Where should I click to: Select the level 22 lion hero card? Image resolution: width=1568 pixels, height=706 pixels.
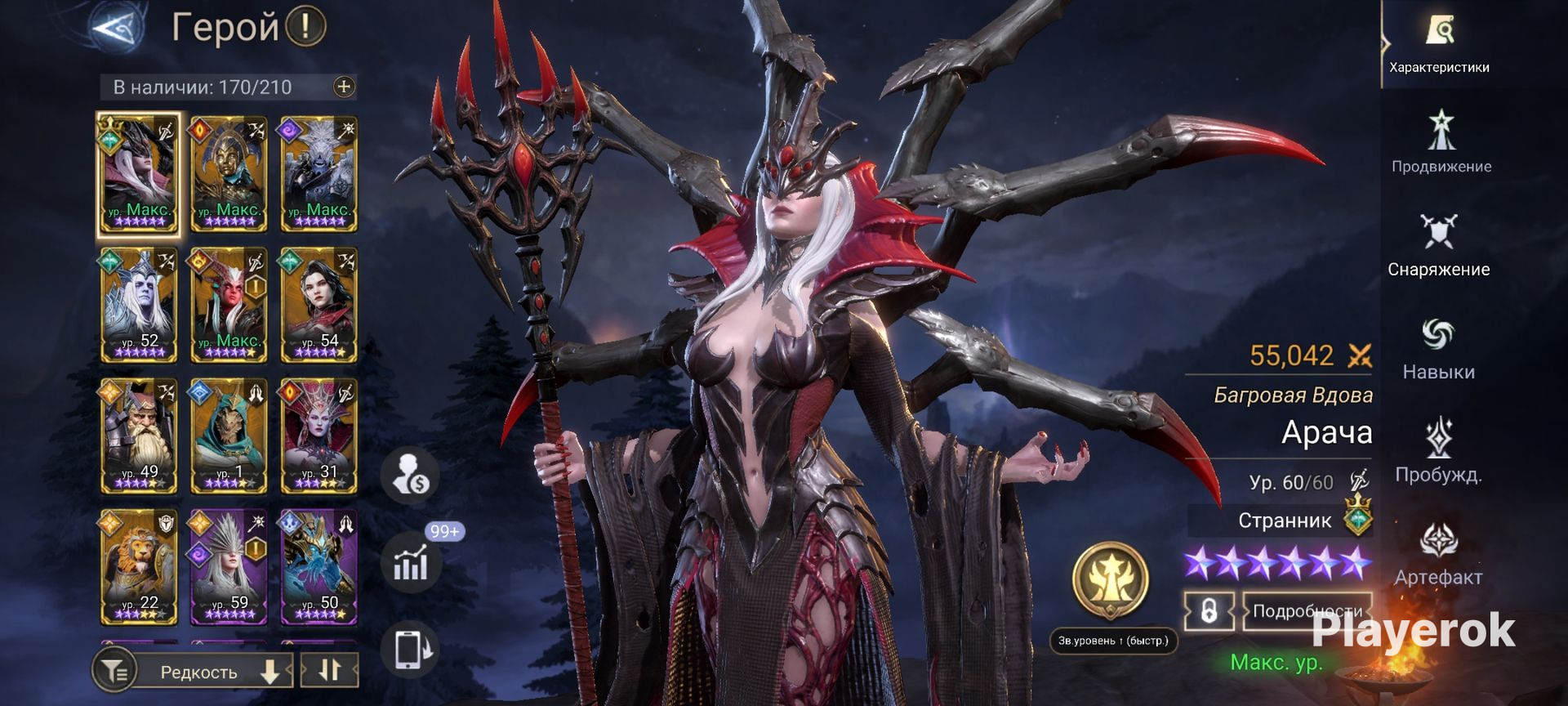[138, 566]
